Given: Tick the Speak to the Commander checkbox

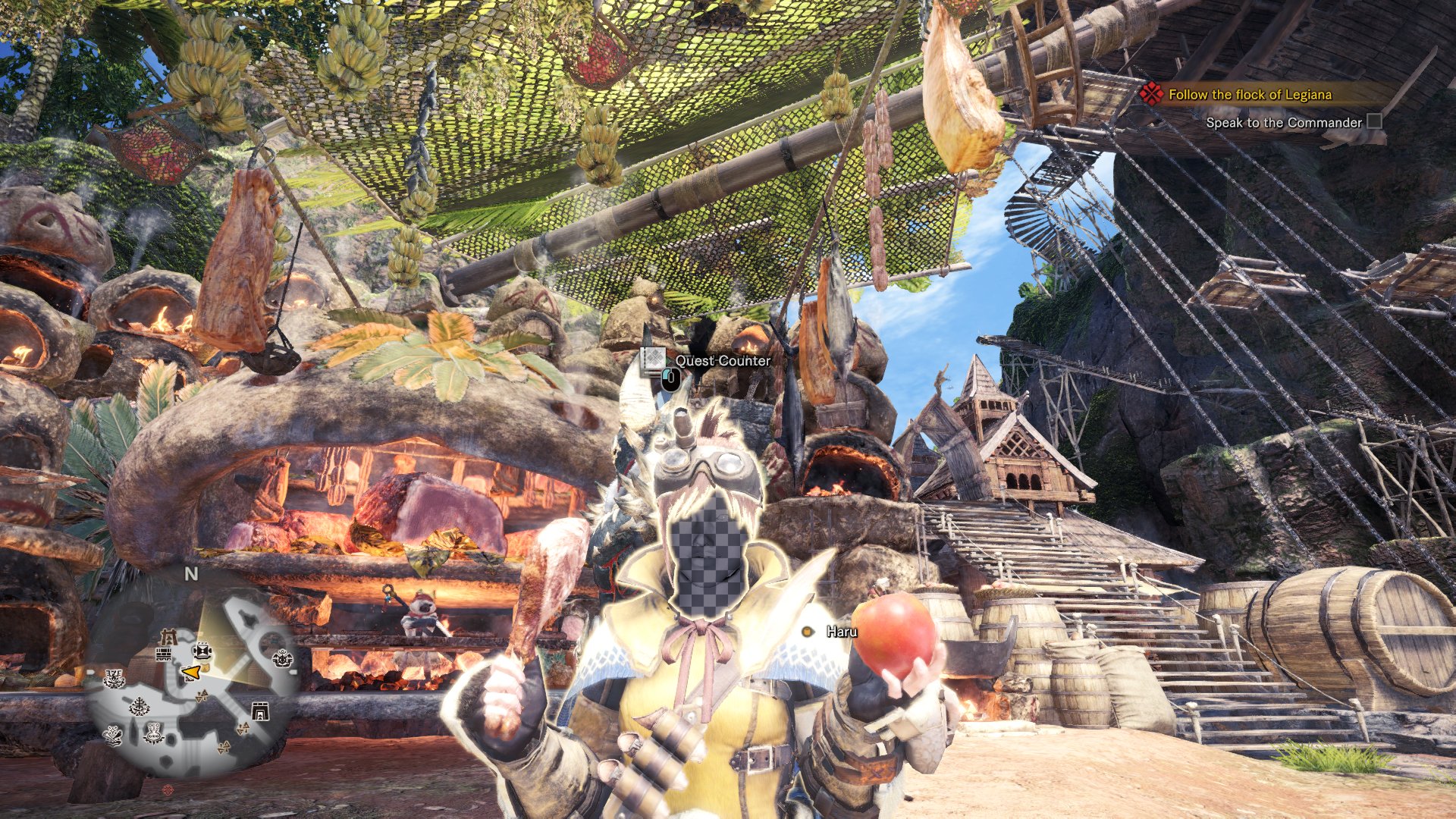Looking at the screenshot, I should coord(1374,122).
